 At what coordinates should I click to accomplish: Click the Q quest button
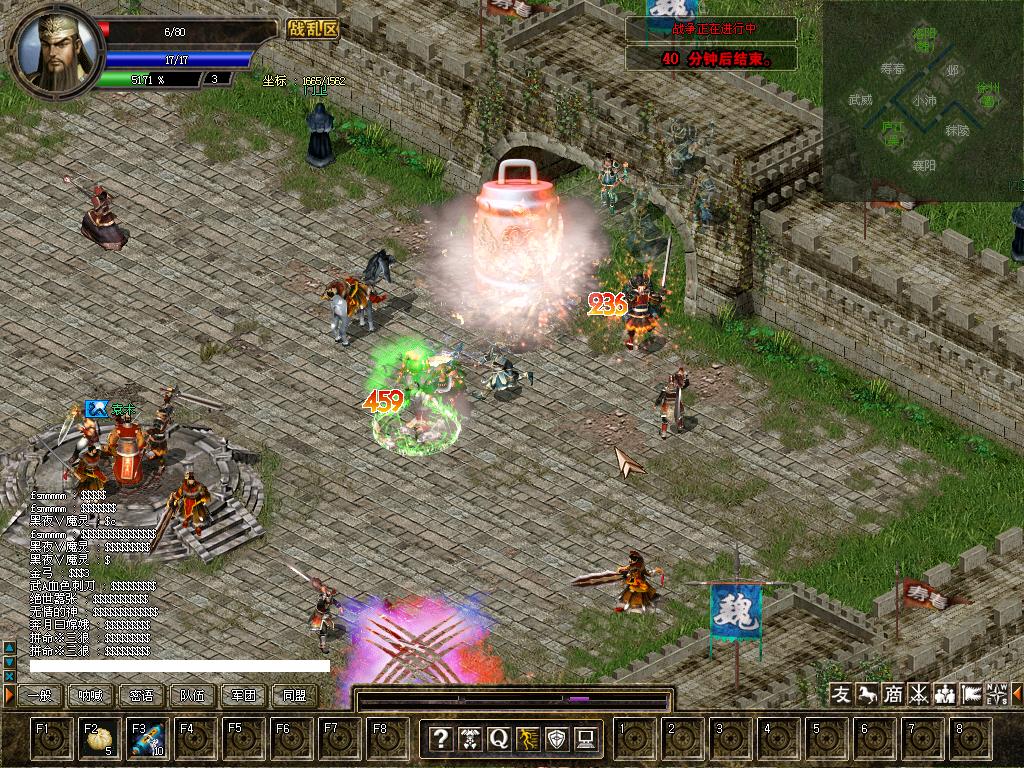tap(499, 739)
